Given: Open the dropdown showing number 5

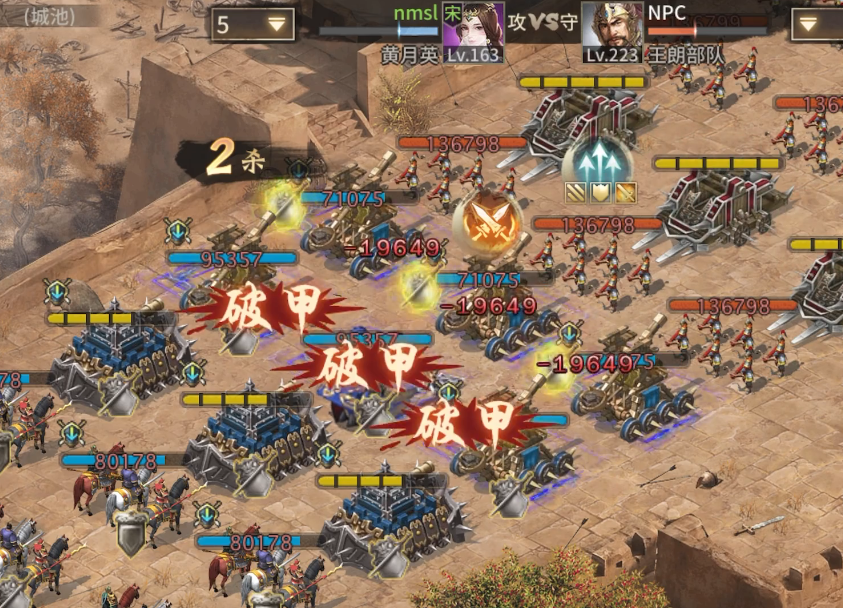Looking at the screenshot, I should coord(252,24).
